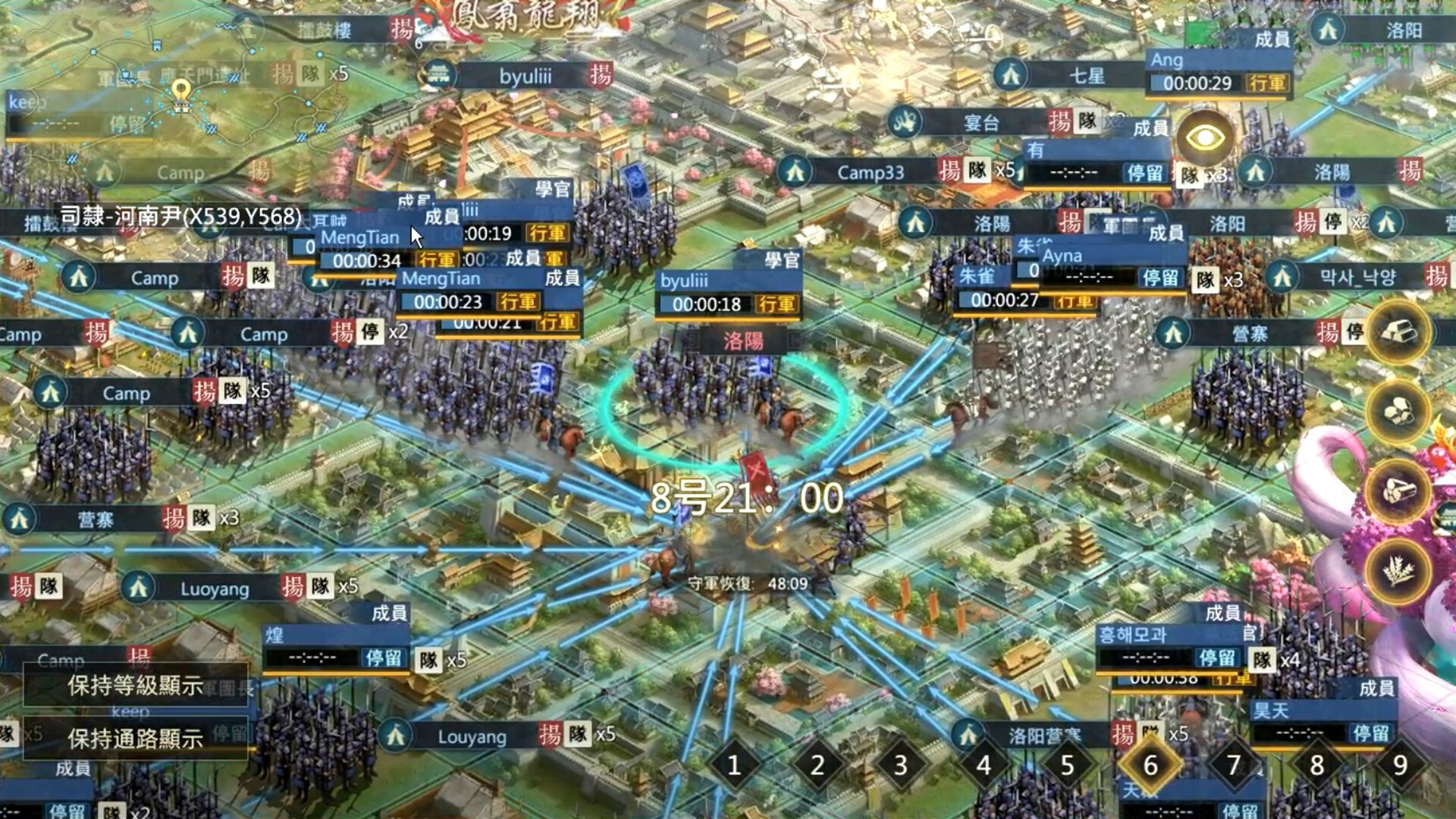
Task: Click MengTian's 00:00:34 march timer bar
Action: click(368, 259)
